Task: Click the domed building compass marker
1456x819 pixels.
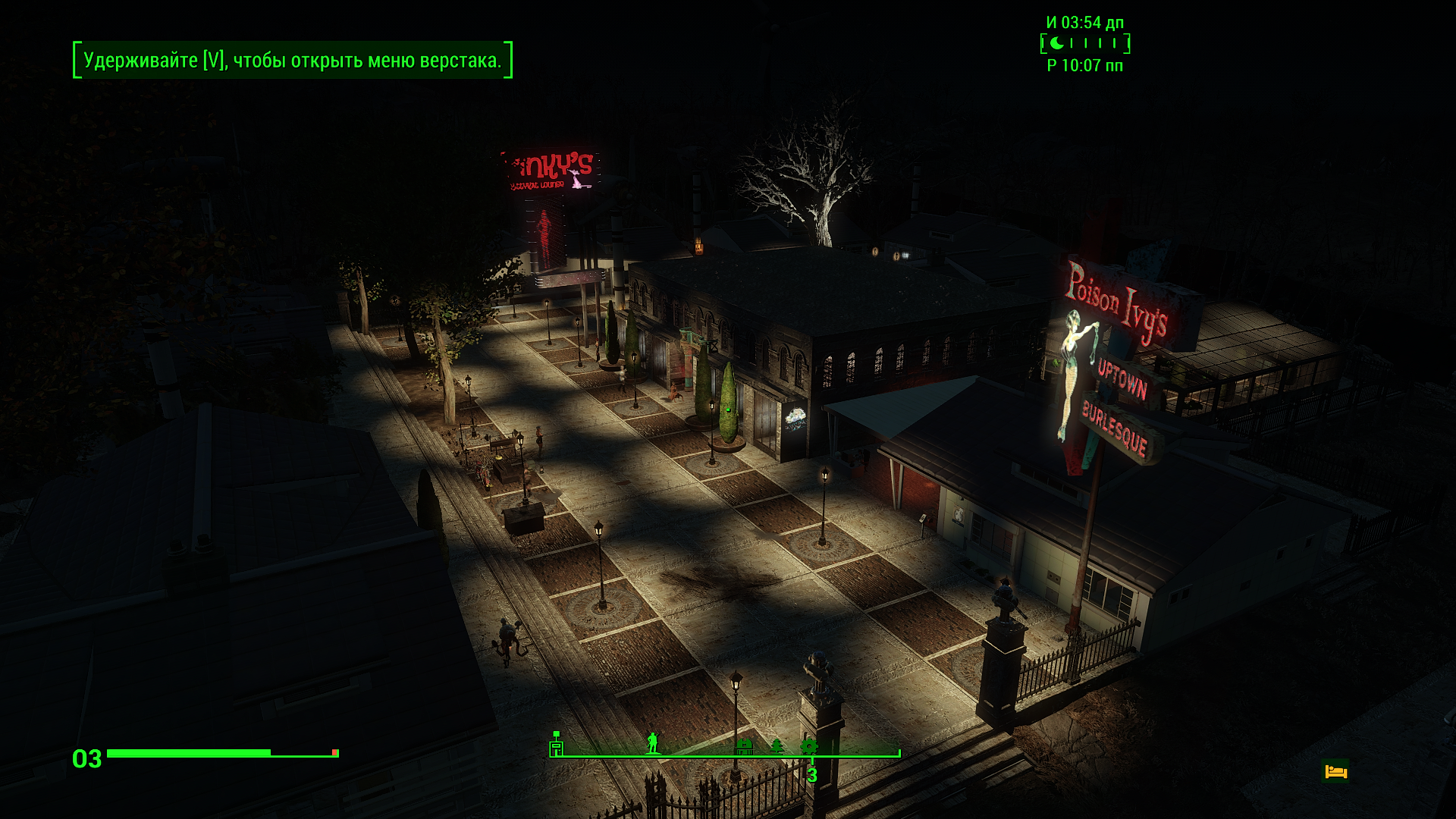Action: tap(745, 746)
